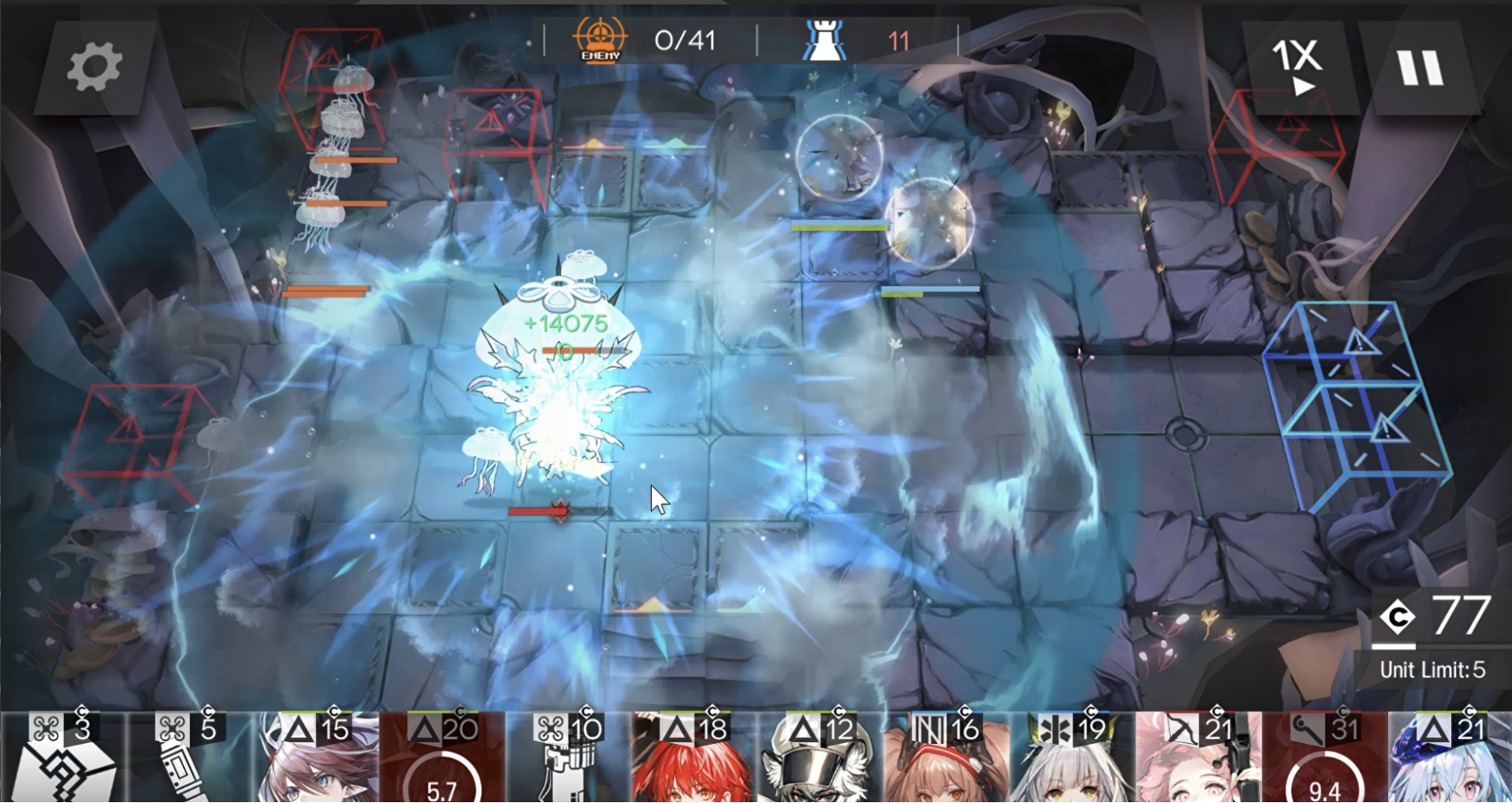Click the orange enemy counter icon
Viewport: 1512px width, 803px height.
tap(600, 38)
